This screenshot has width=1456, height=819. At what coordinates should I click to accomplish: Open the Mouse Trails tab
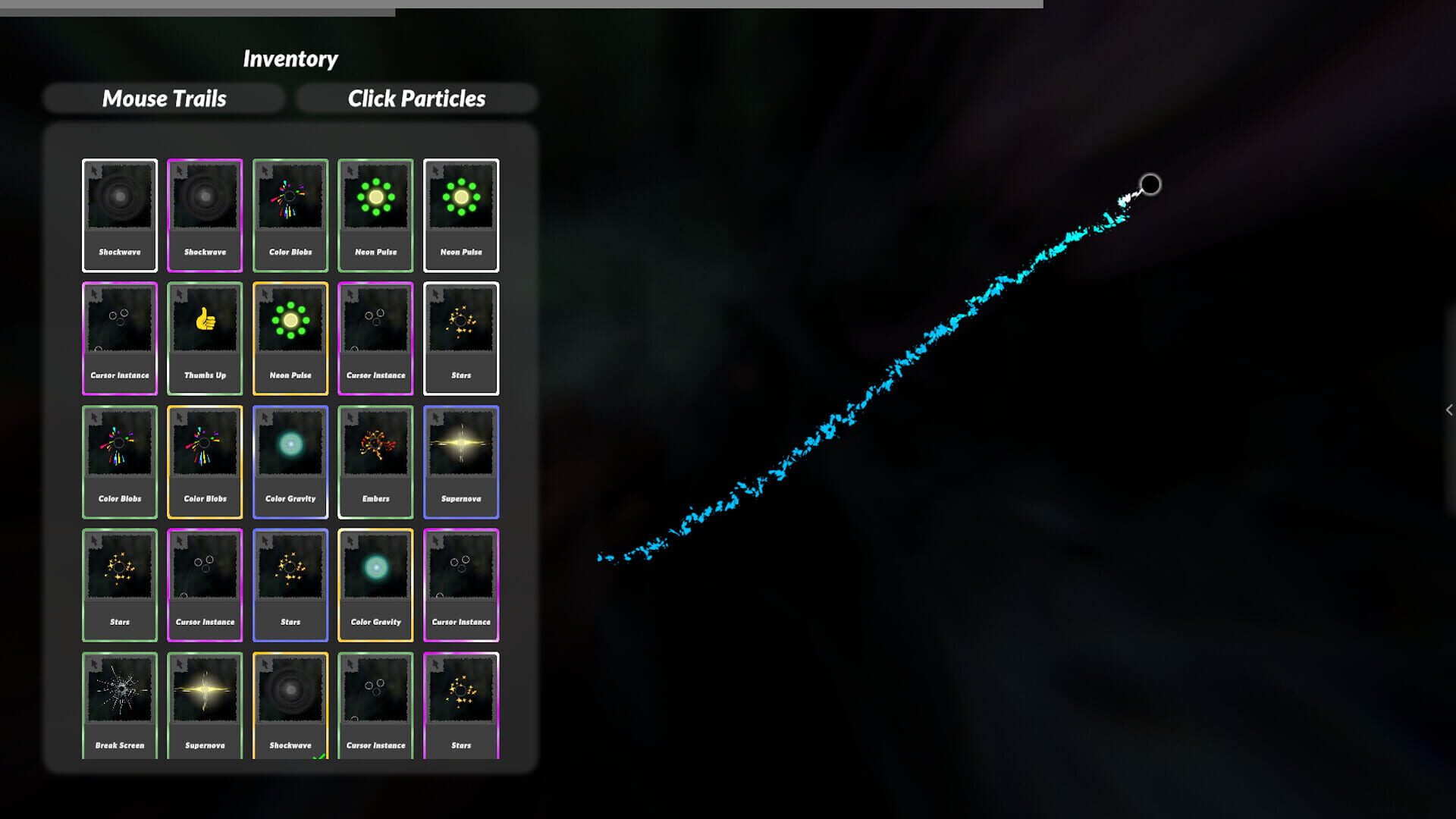click(164, 98)
